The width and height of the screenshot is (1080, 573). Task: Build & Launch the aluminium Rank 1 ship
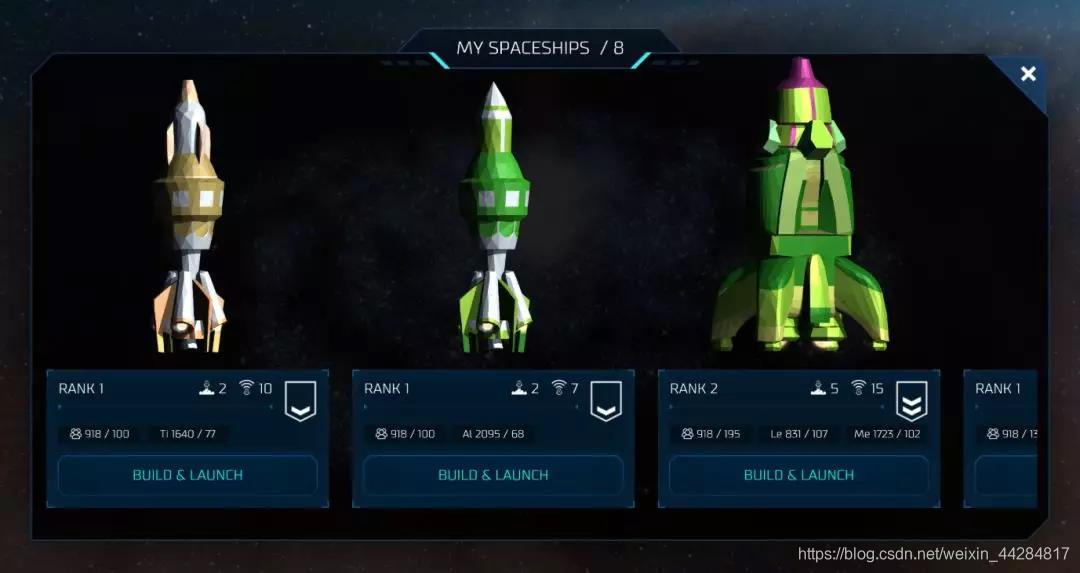[493, 475]
